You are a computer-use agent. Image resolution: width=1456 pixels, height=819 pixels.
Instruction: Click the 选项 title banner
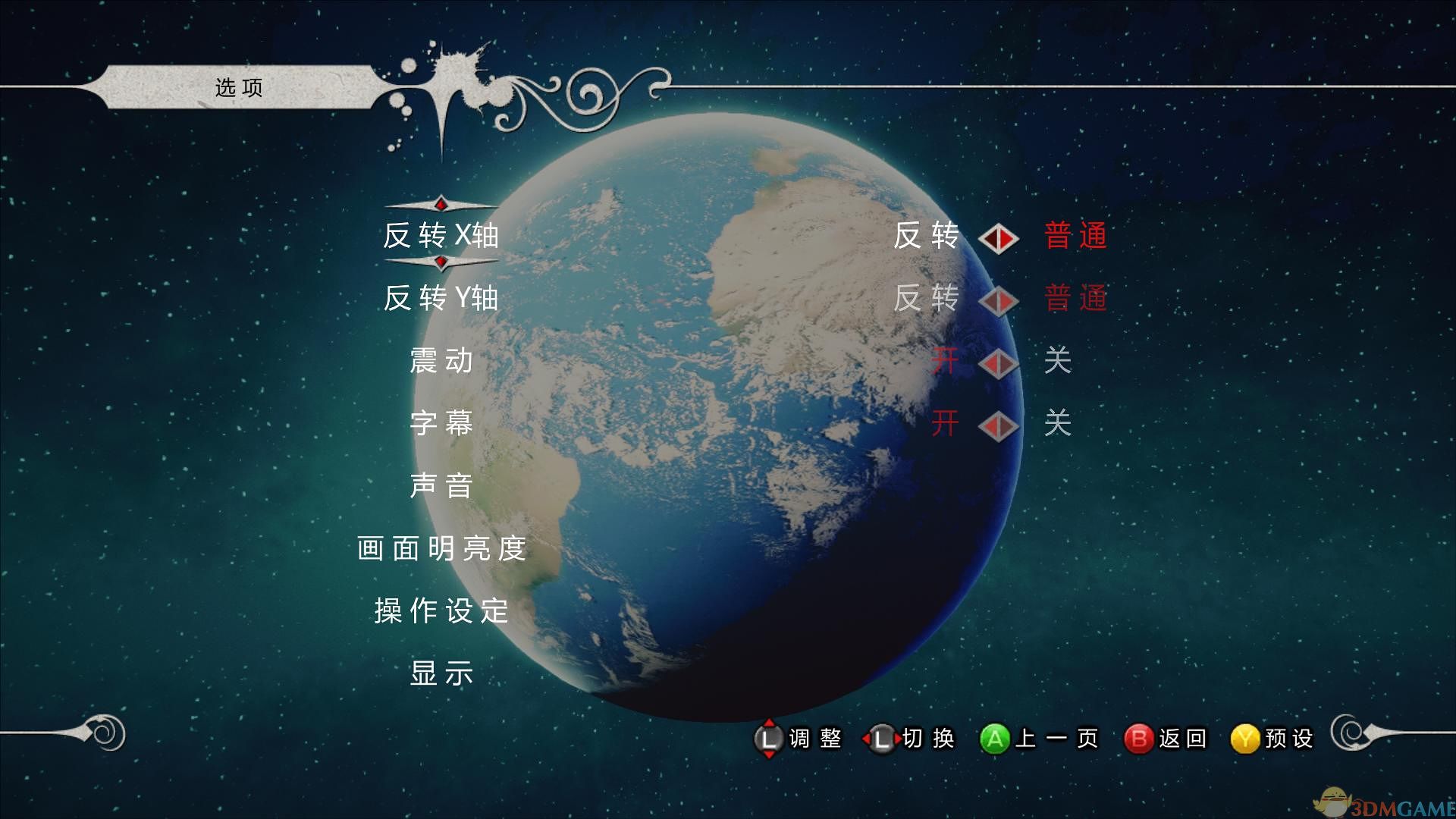(239, 87)
